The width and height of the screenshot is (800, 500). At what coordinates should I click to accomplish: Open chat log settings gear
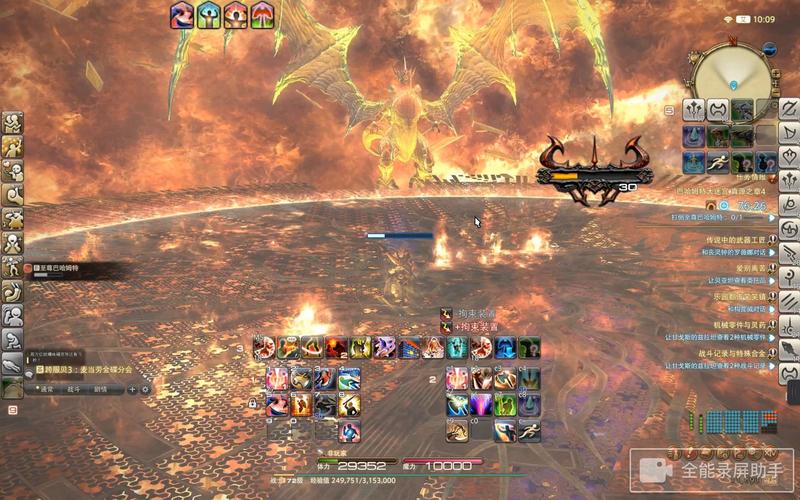[x=145, y=389]
